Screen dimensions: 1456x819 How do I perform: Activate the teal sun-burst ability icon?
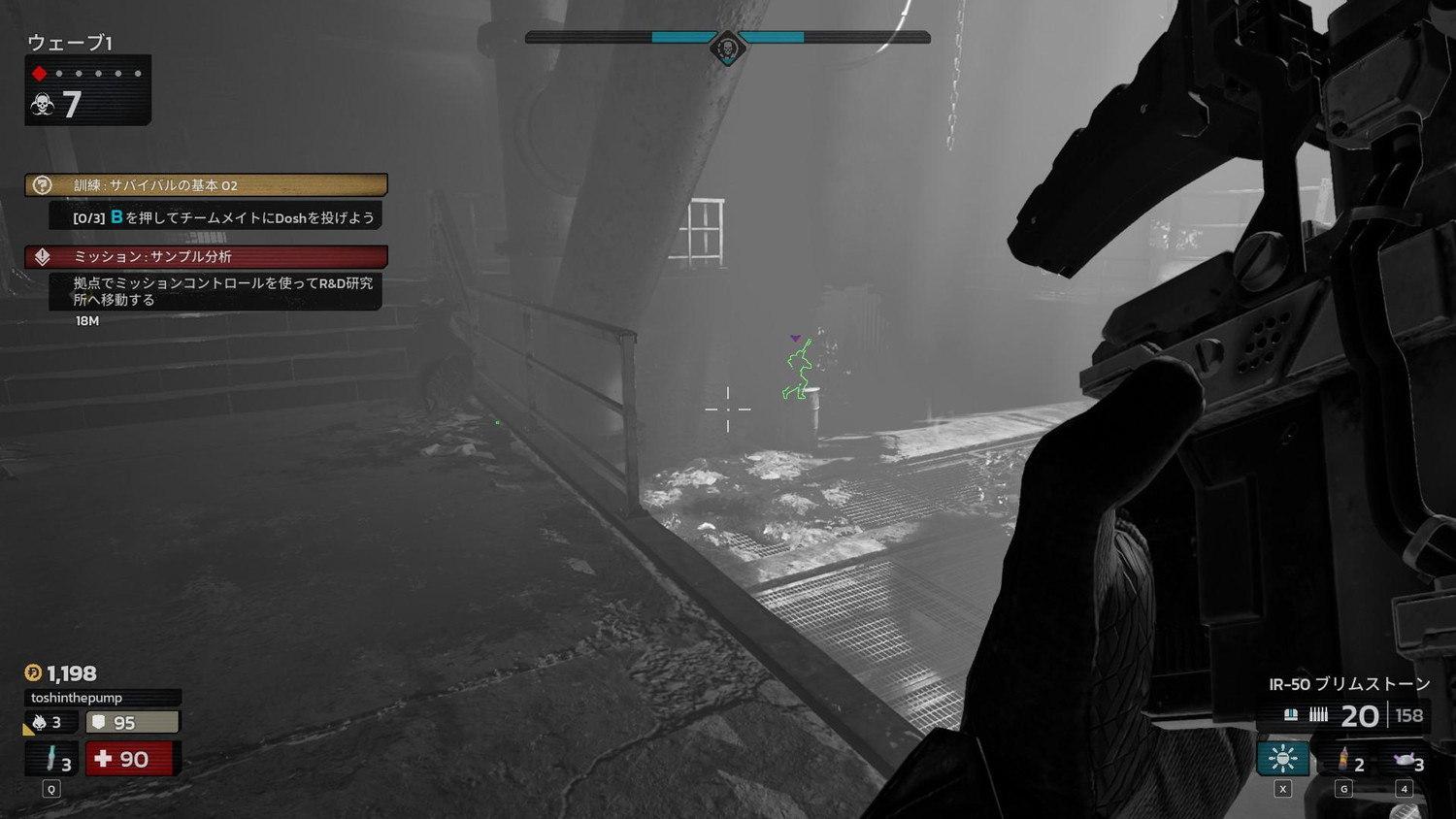1282,758
